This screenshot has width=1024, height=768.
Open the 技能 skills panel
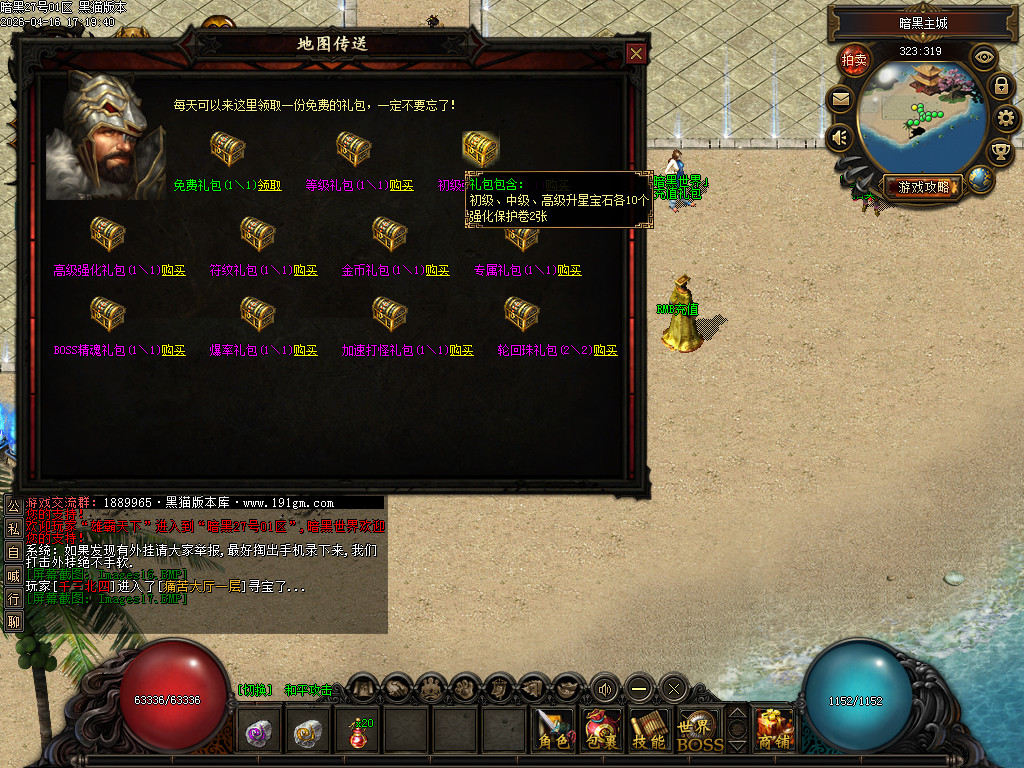point(650,731)
